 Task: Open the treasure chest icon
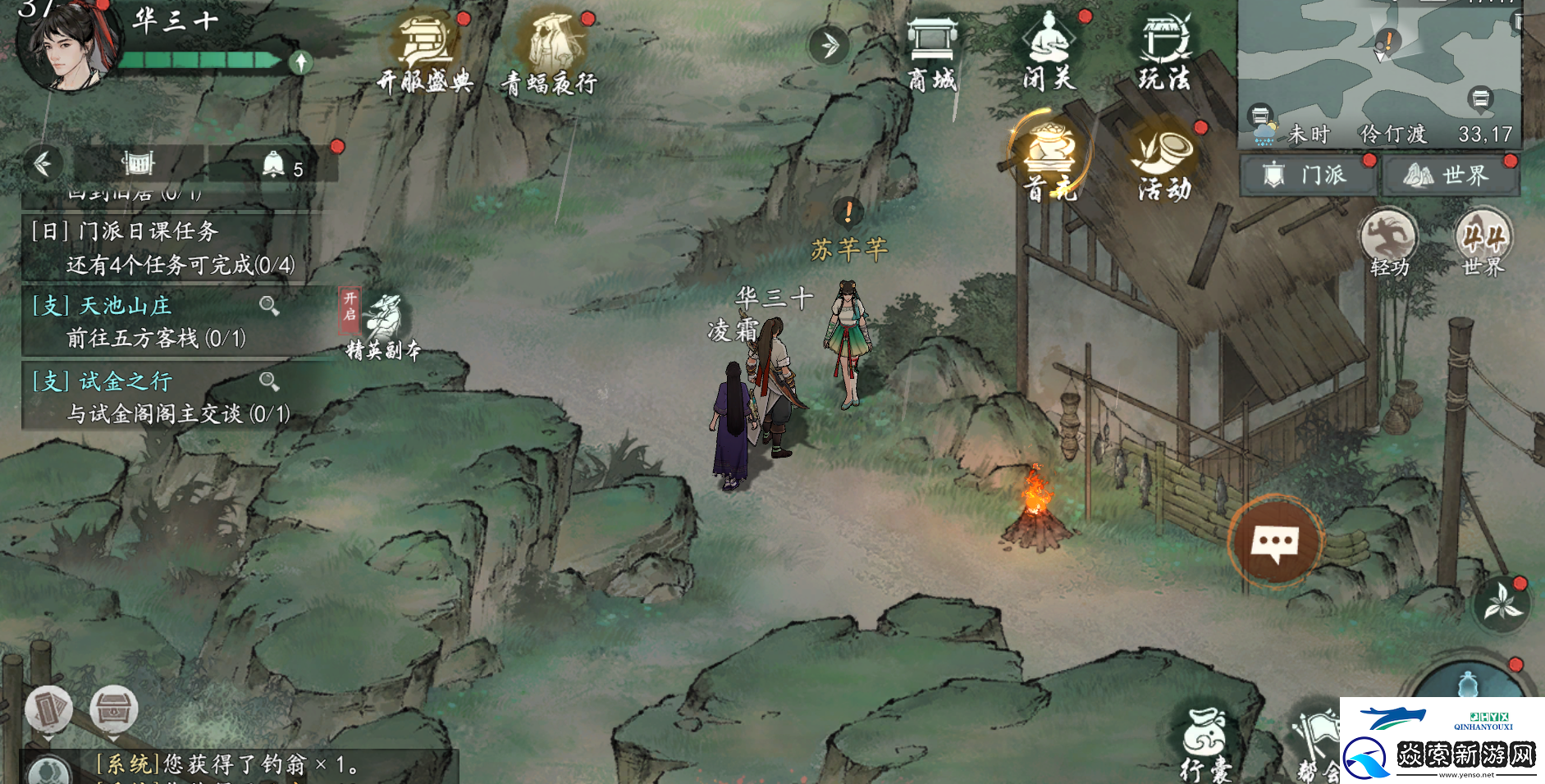(x=113, y=709)
